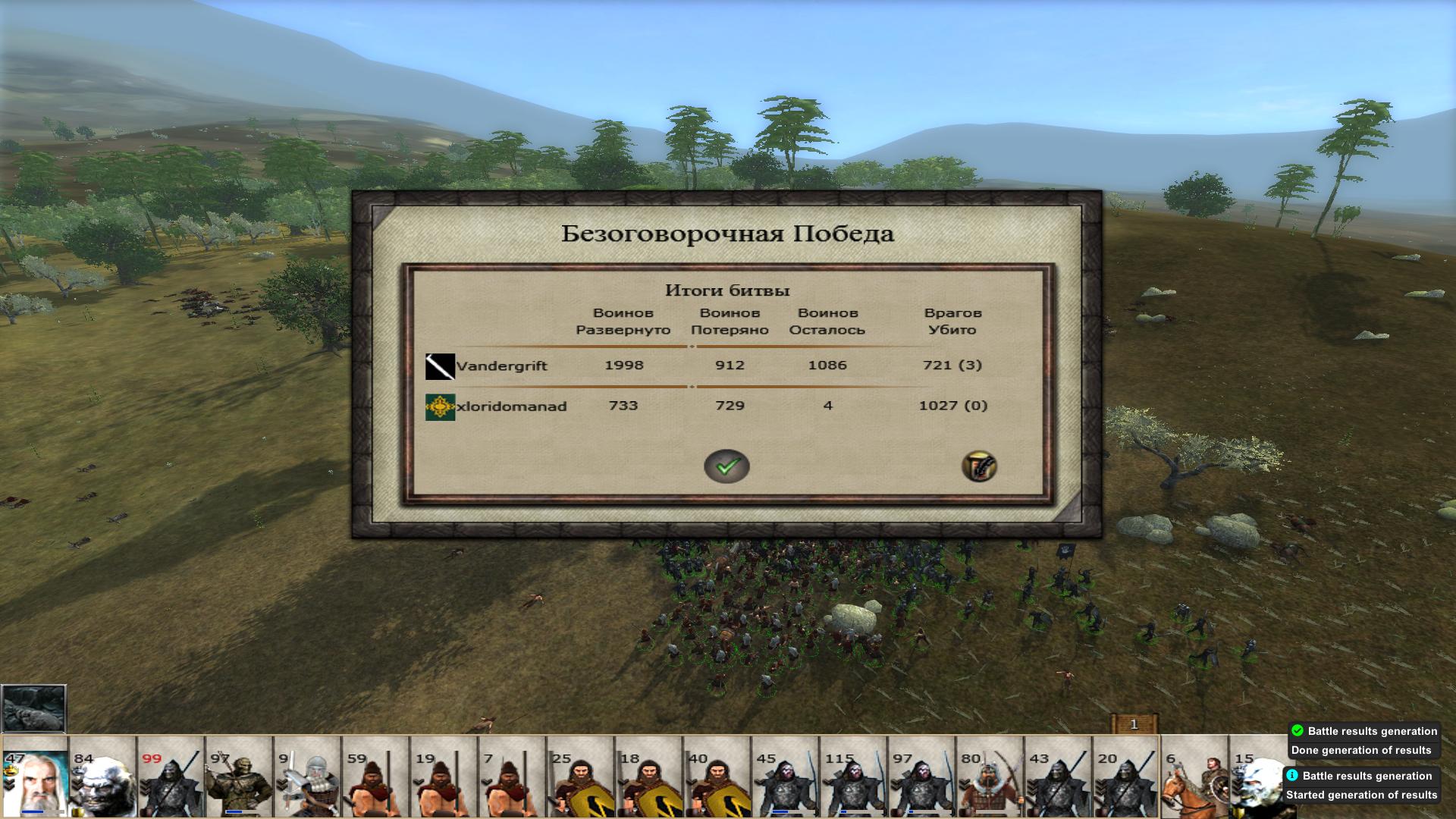Viewport: 1456px width, 819px height.
Task: Open the rocky terrain thumbnail above unit cards
Action: (x=33, y=709)
